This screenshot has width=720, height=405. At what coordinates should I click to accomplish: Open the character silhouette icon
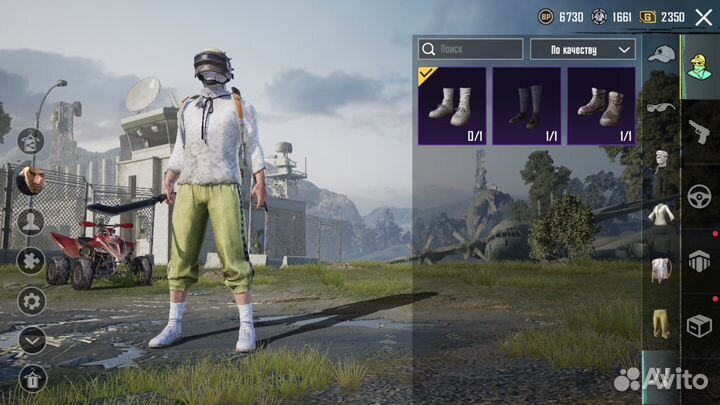31,222
